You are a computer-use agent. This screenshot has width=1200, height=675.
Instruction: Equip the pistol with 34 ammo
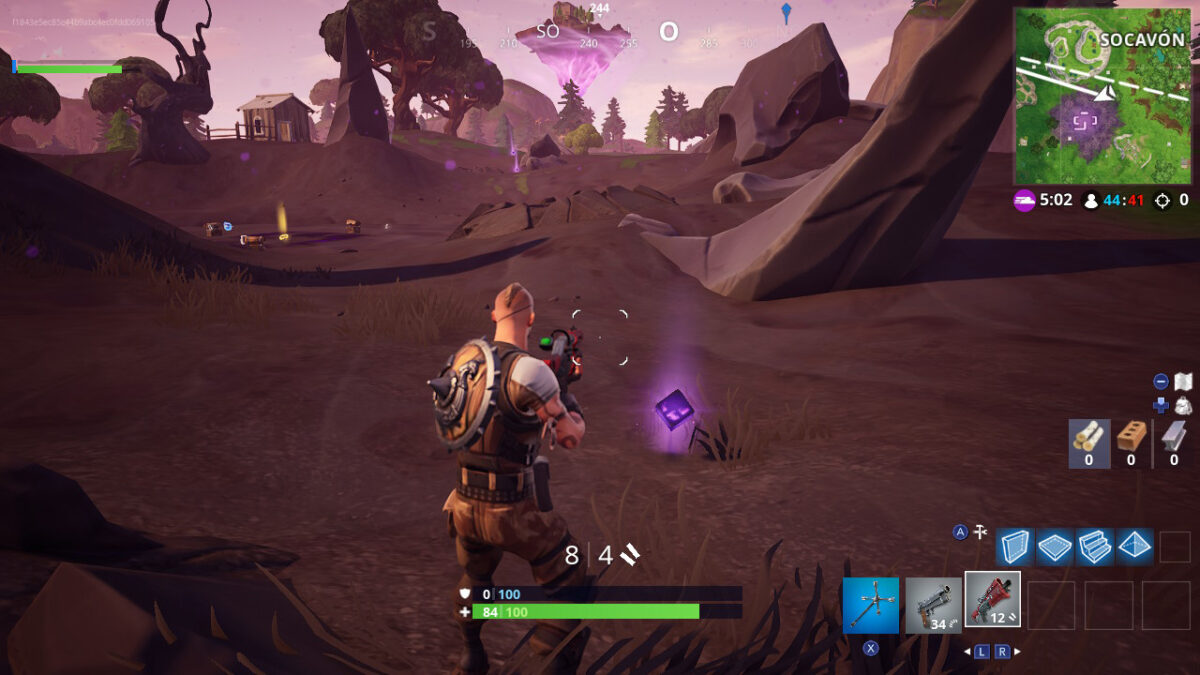point(933,604)
